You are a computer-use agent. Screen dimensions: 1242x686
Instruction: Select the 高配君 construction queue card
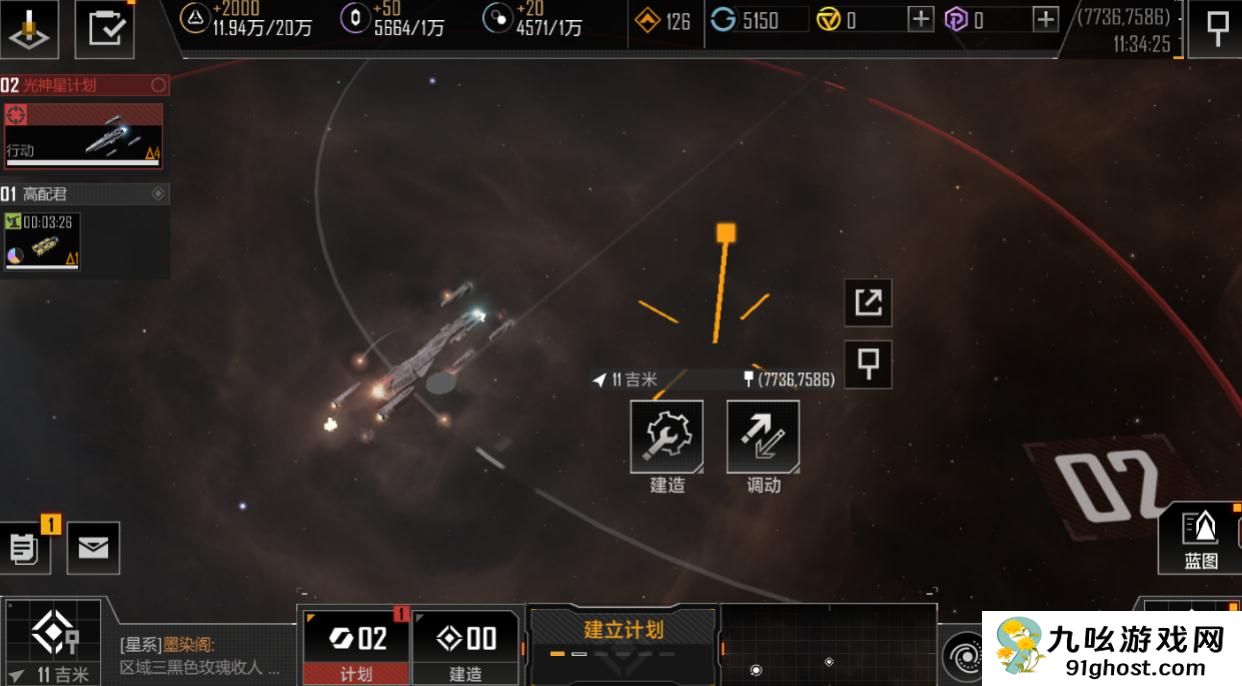point(43,242)
